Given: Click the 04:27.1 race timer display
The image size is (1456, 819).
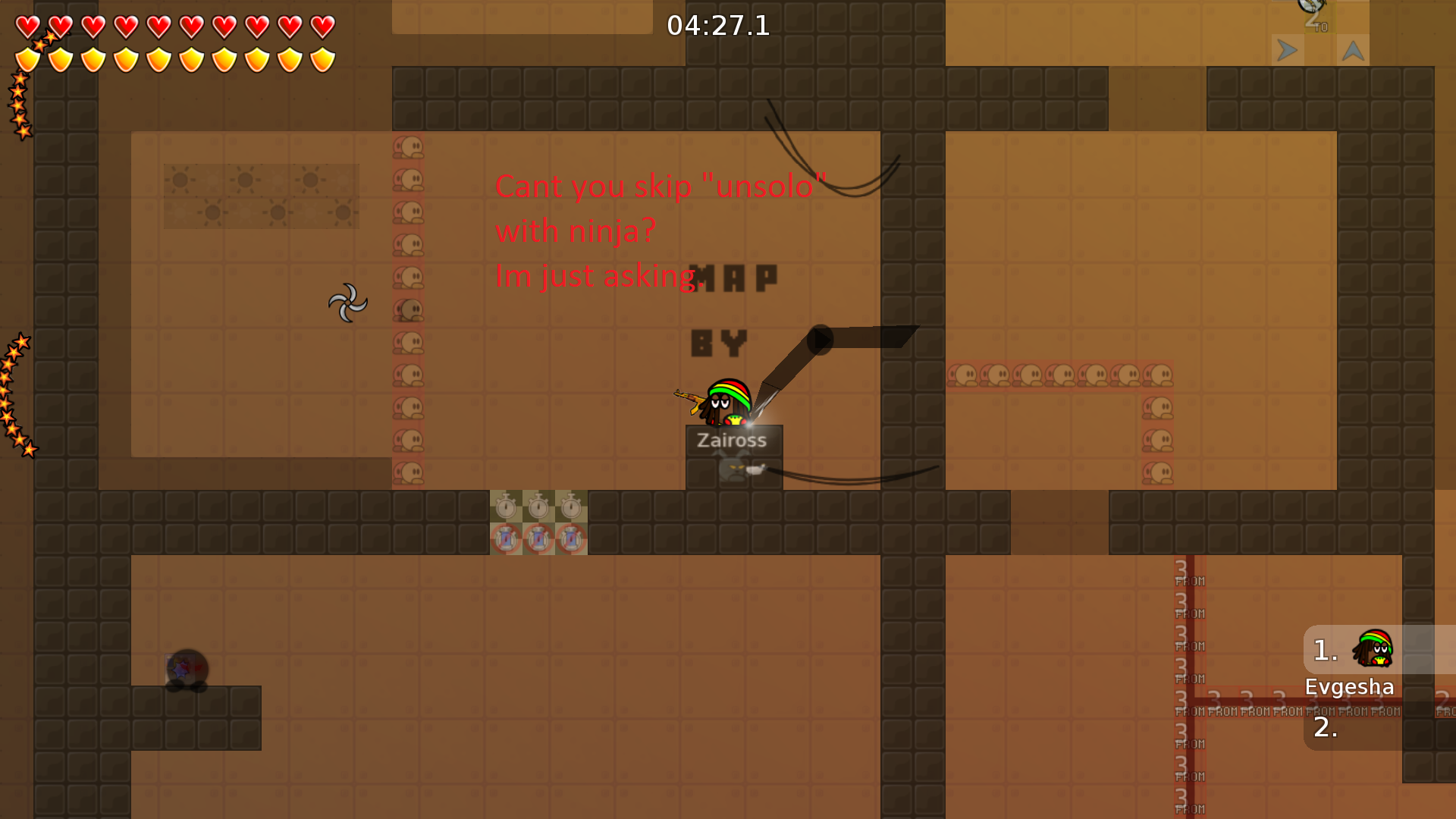Looking at the screenshot, I should point(717,27).
